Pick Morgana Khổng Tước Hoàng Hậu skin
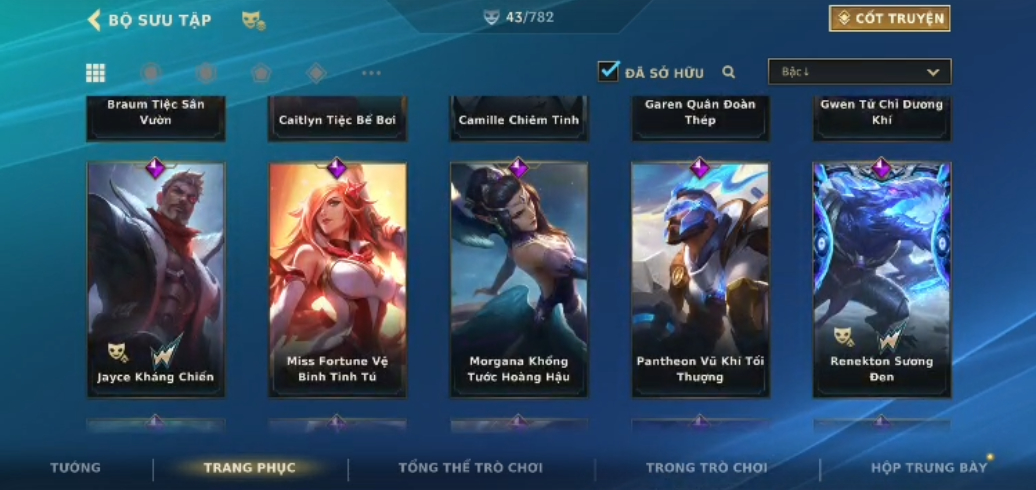The image size is (1036, 490). [518, 279]
